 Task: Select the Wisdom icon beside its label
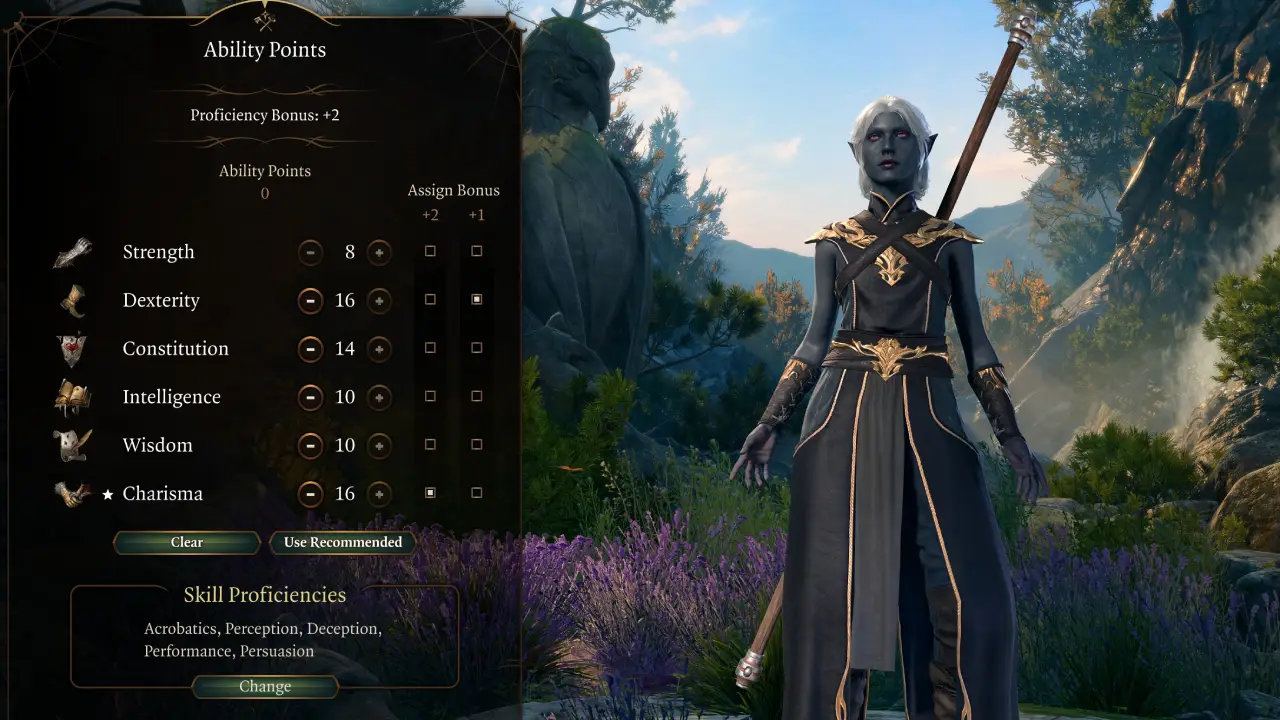click(72, 444)
